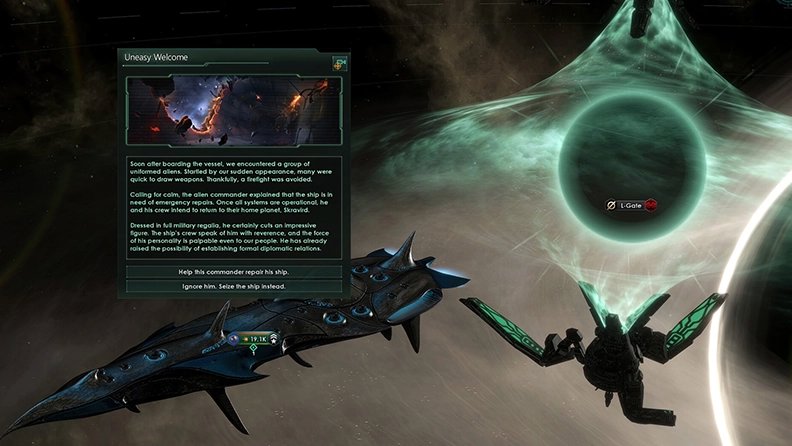Screen dimensions: 792x446
Task: Click the go-to-location icon in event header
Action: click(338, 64)
